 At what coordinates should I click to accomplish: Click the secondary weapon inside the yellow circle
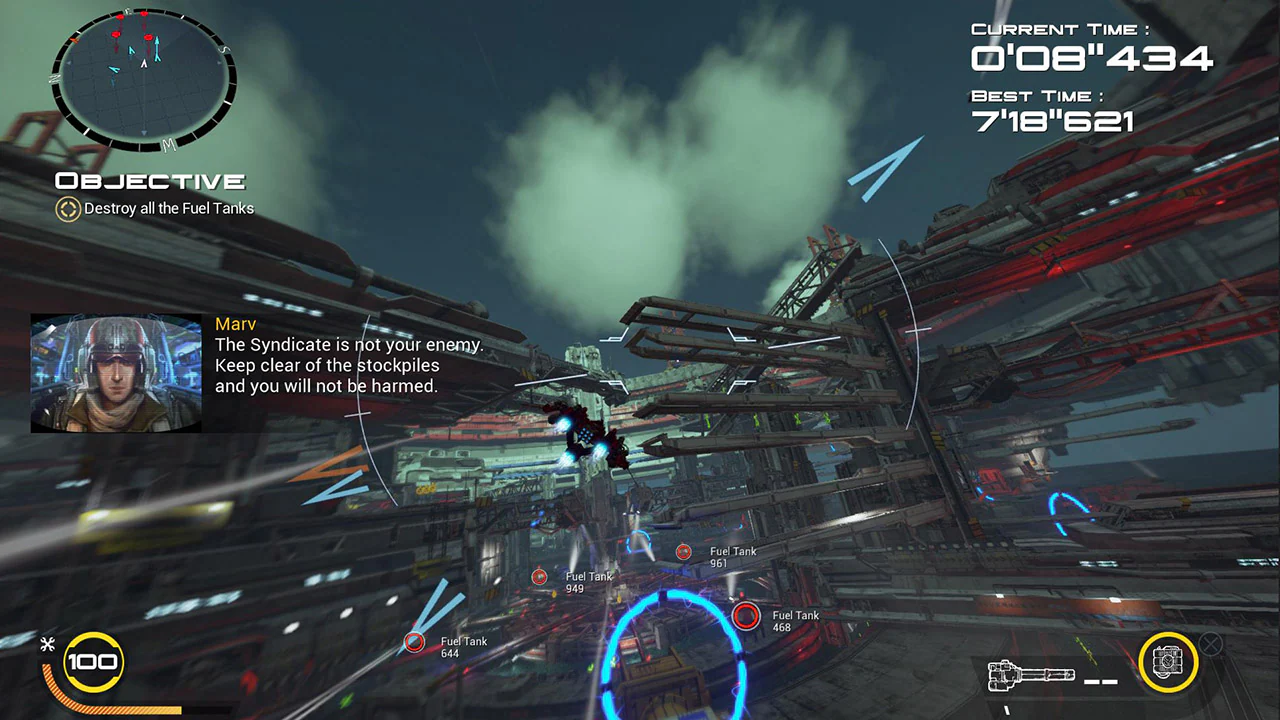click(x=1168, y=662)
